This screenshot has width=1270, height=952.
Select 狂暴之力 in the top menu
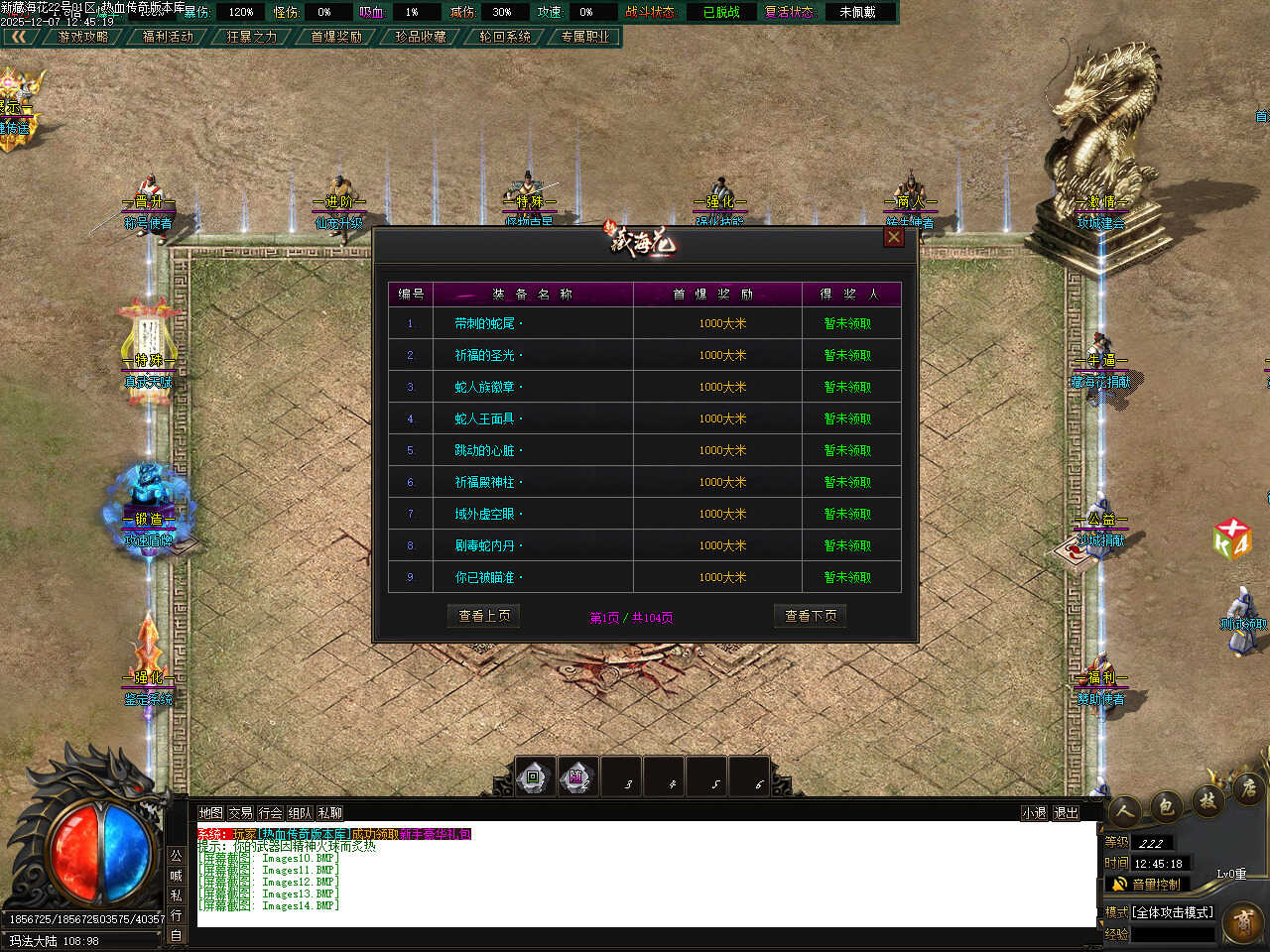click(252, 37)
